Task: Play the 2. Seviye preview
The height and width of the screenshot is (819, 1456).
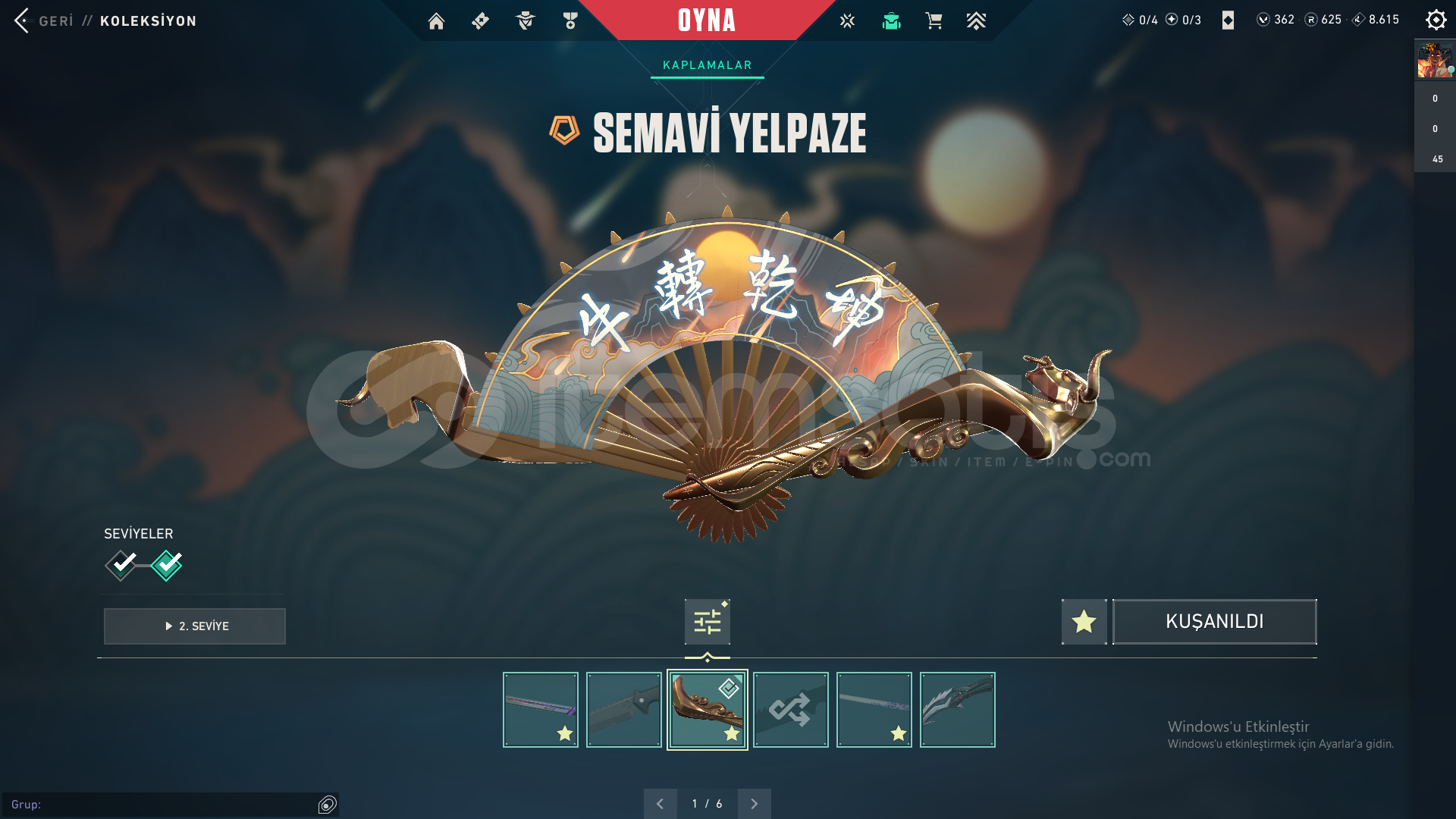Action: point(195,626)
